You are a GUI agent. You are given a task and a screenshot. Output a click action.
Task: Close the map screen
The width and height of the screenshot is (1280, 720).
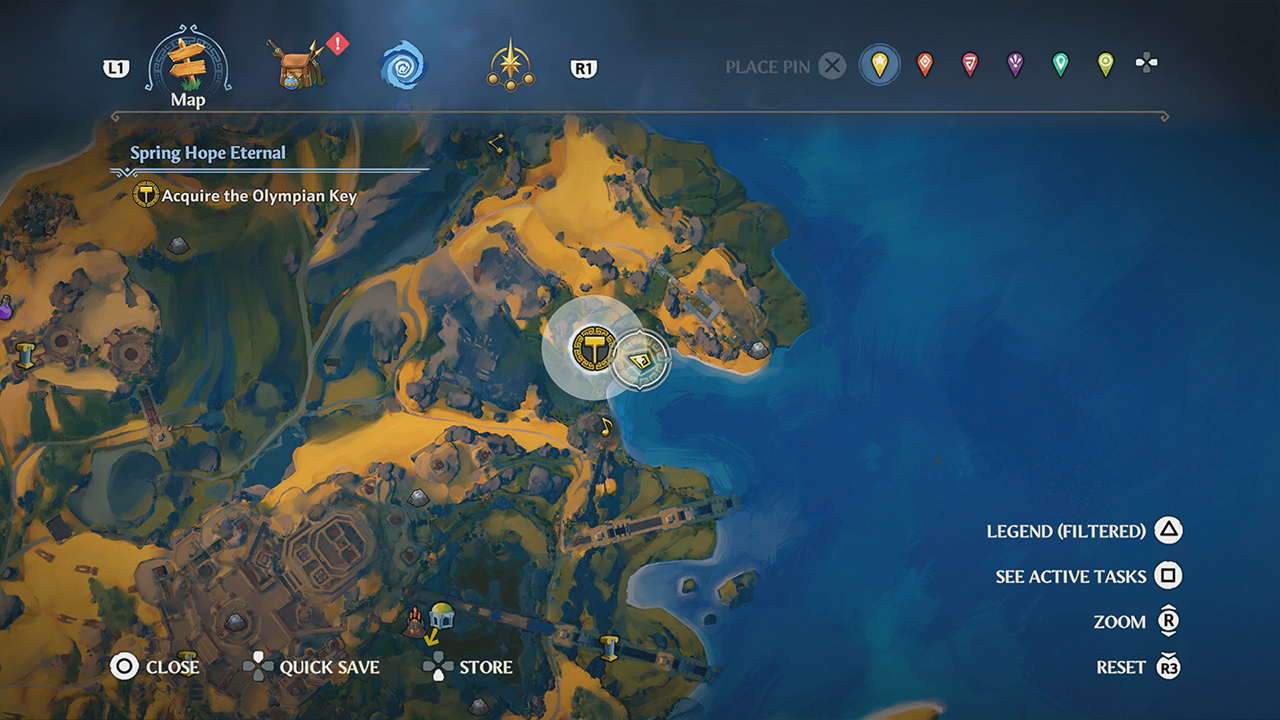click(x=124, y=667)
